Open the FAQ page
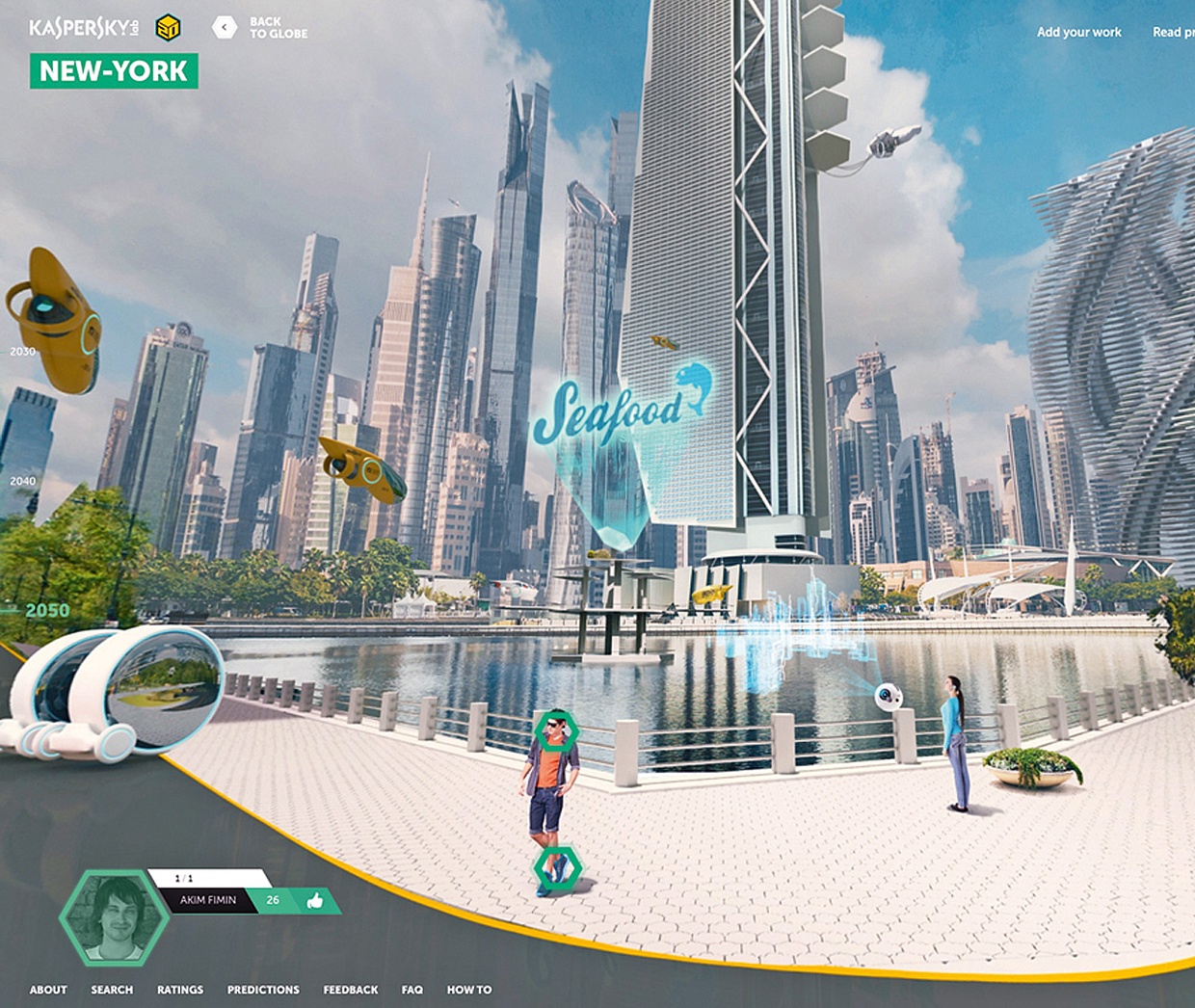The image size is (1195, 1008). click(412, 990)
